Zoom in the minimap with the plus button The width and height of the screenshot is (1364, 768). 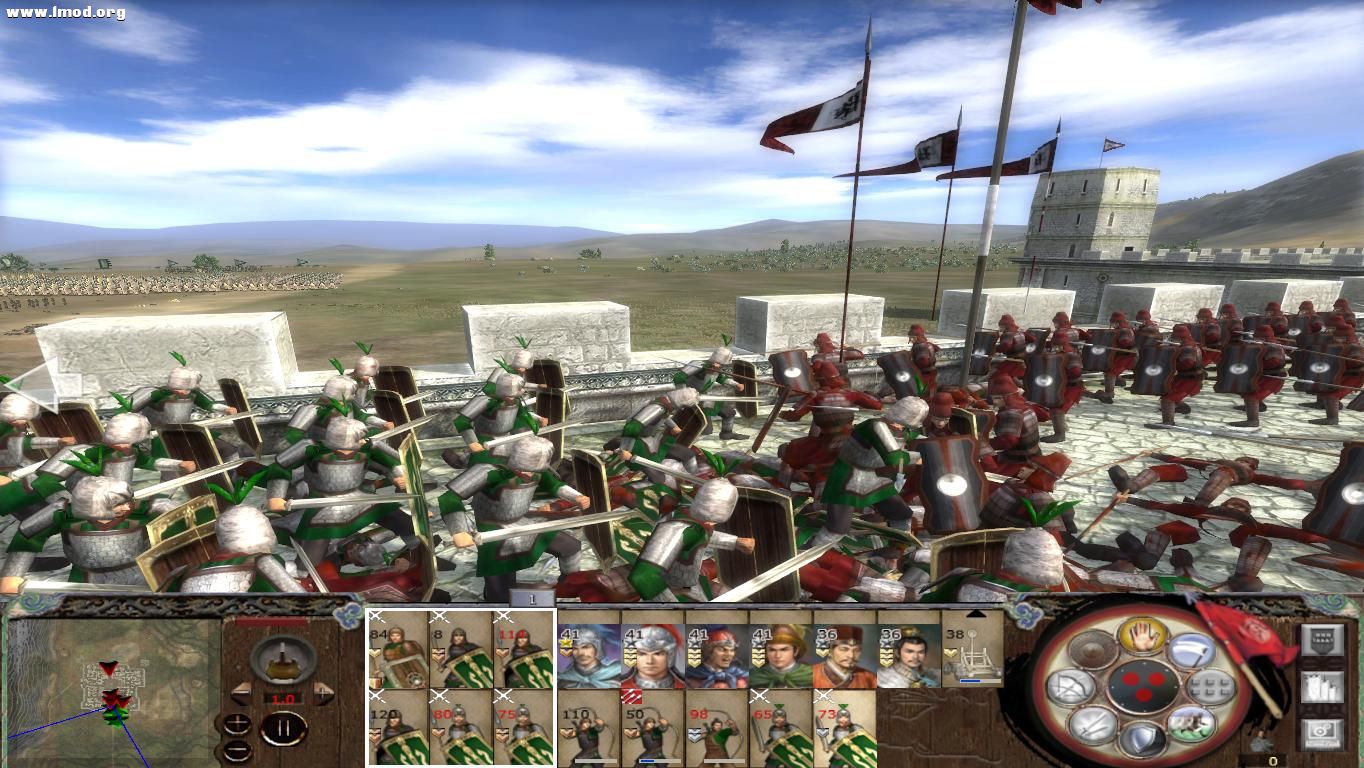click(236, 722)
